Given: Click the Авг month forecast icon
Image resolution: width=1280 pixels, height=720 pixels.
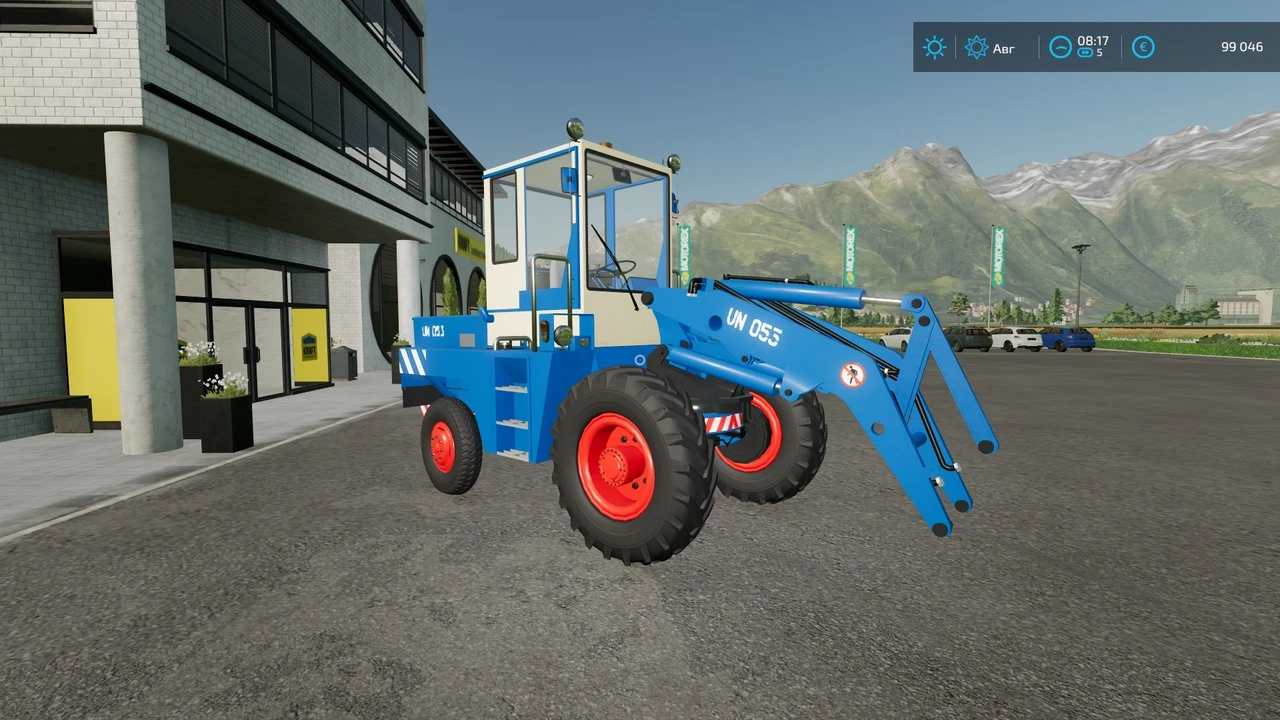Looking at the screenshot, I should point(977,48).
